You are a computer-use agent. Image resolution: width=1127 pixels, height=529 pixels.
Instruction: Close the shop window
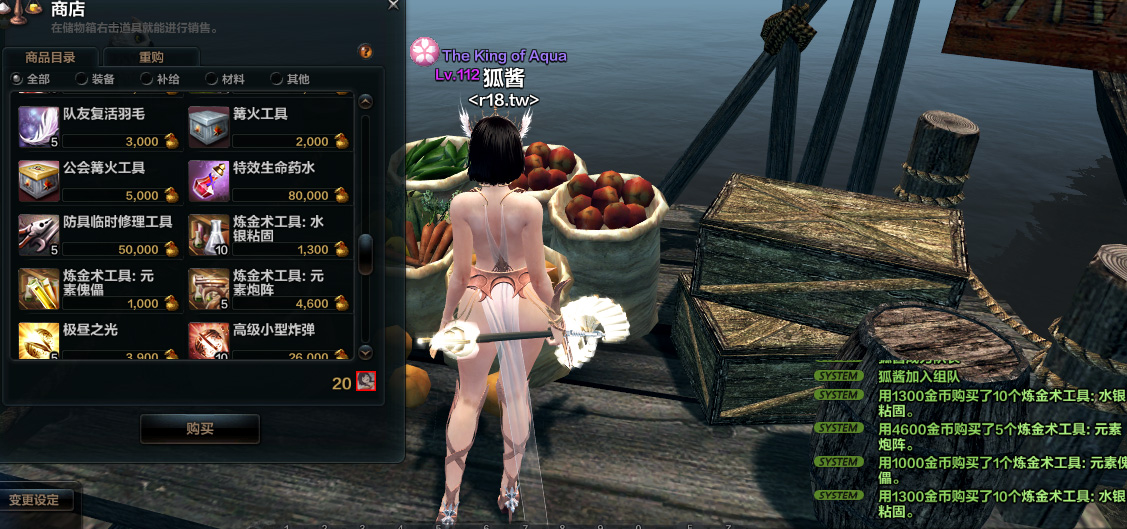[x=394, y=5]
